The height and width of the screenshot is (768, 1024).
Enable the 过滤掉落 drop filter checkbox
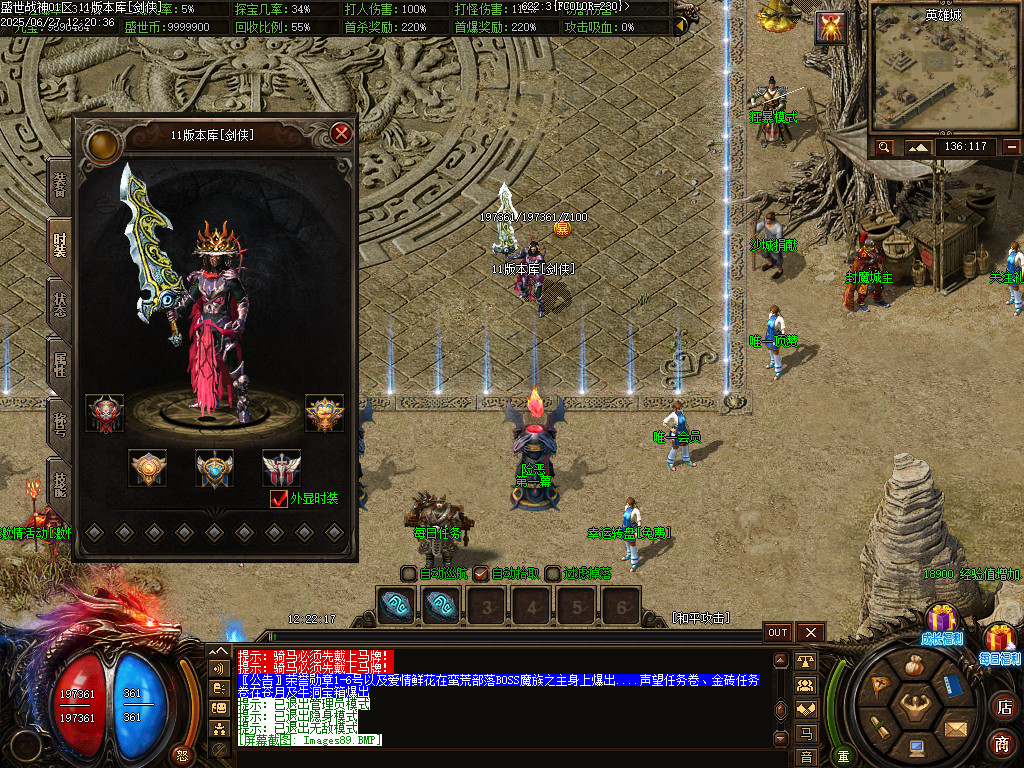click(553, 574)
